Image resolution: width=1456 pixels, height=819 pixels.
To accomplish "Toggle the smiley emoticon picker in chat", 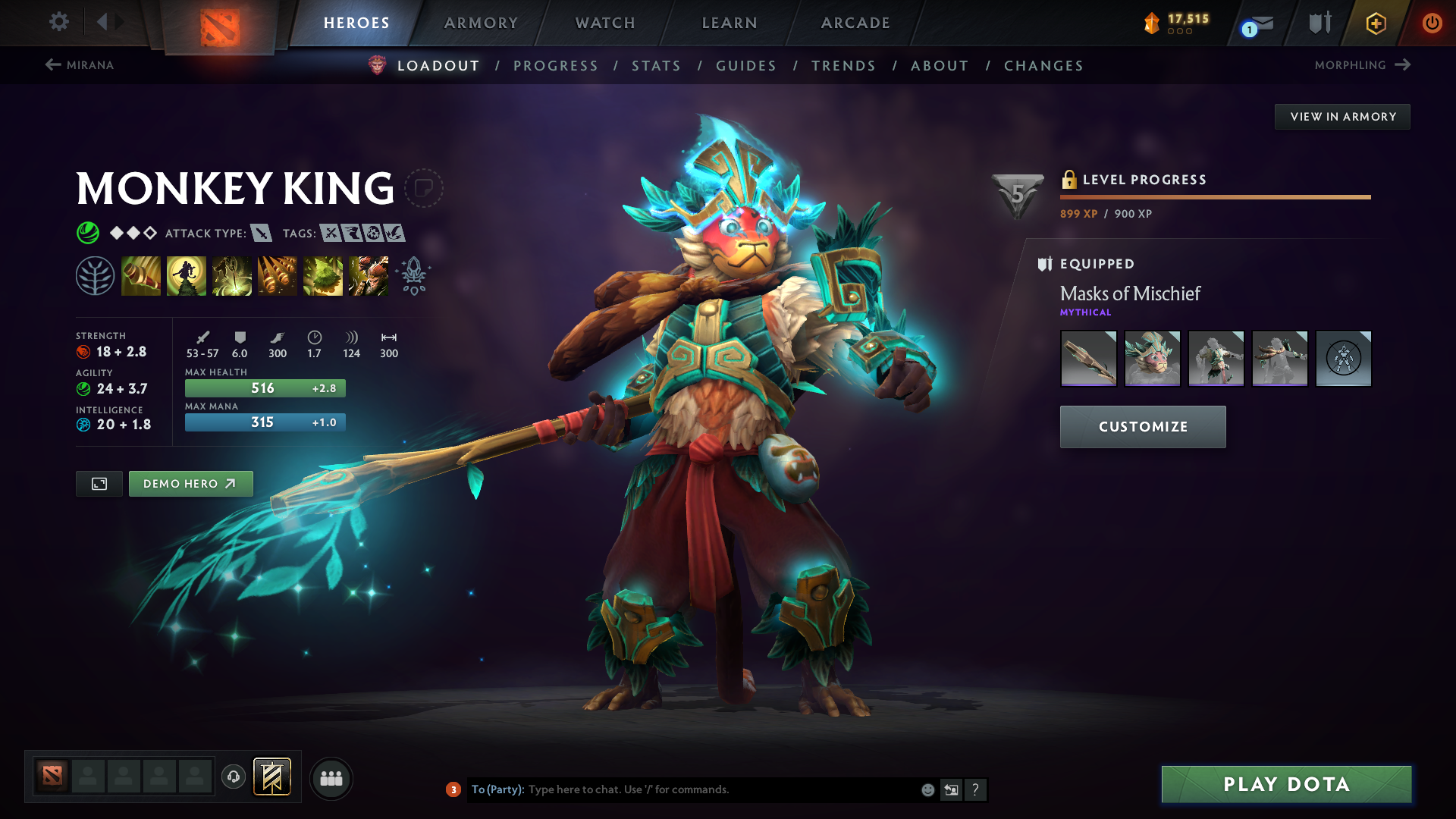I will click(927, 789).
